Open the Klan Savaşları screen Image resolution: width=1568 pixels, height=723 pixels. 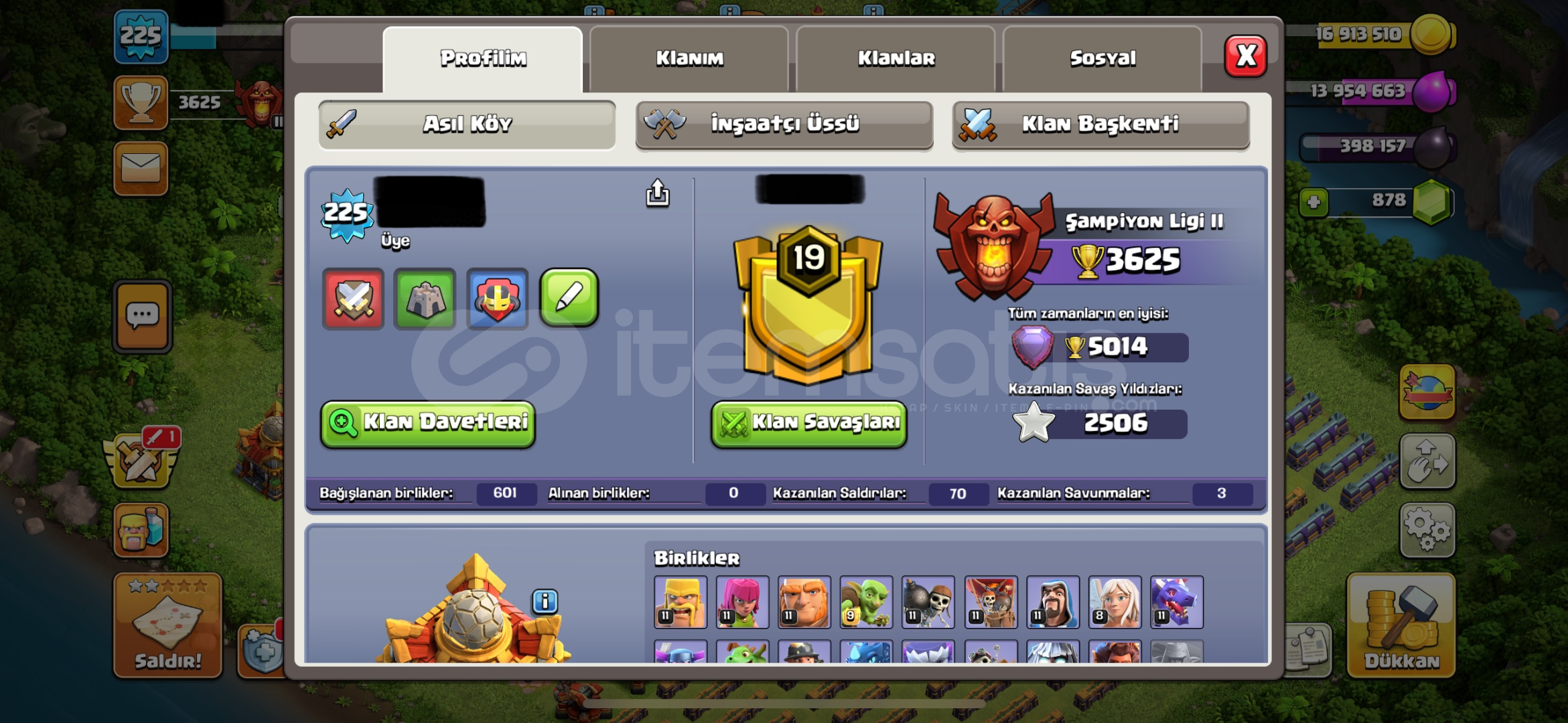tap(808, 423)
